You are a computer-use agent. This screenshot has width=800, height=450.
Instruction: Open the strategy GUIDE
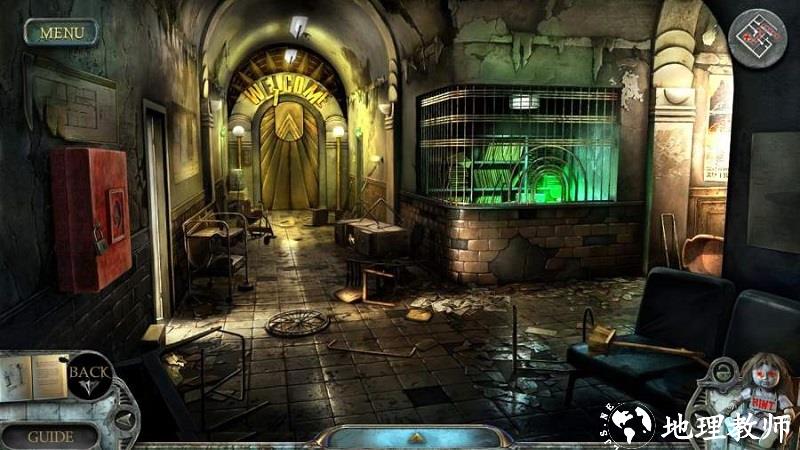click(50, 436)
